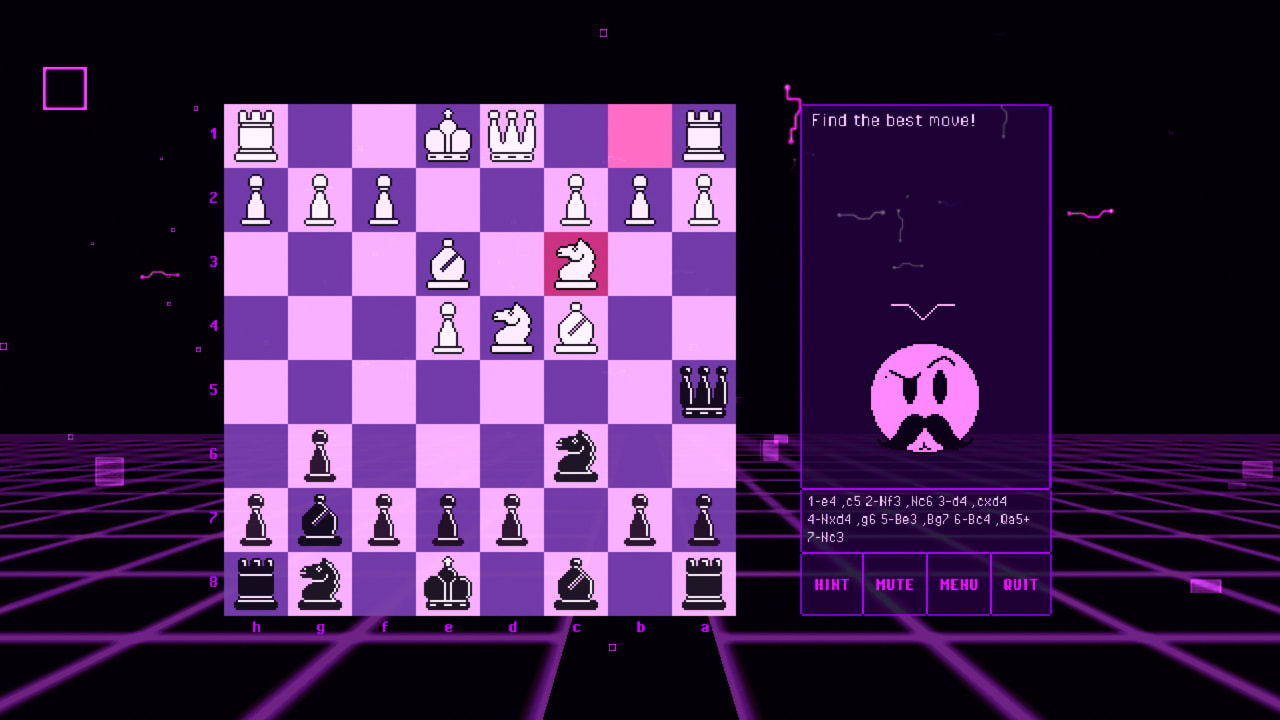Request a hint with the HINT button
This screenshot has height=720, width=1280.
(x=831, y=584)
